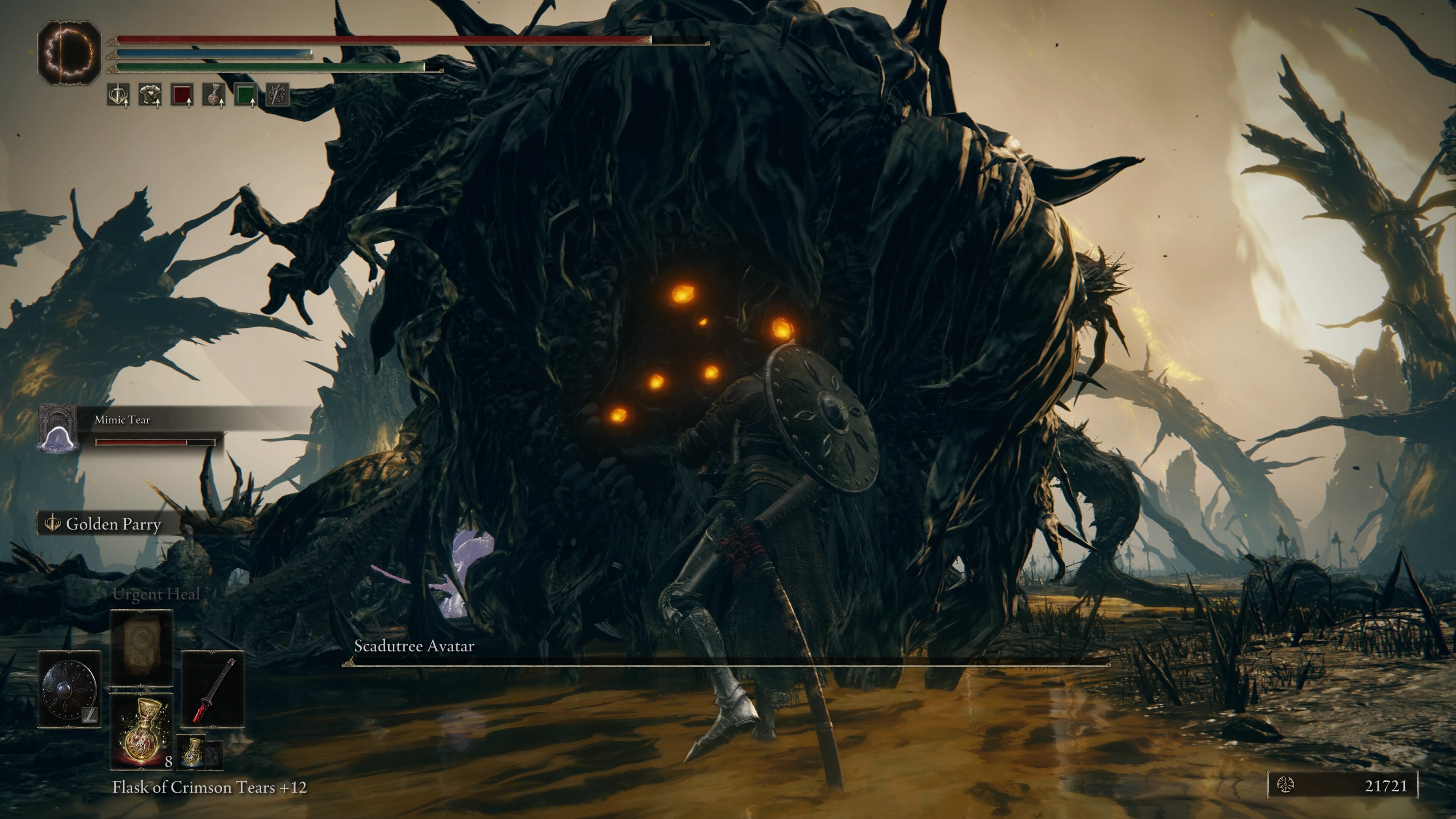Click the red square buff icon

182,95
